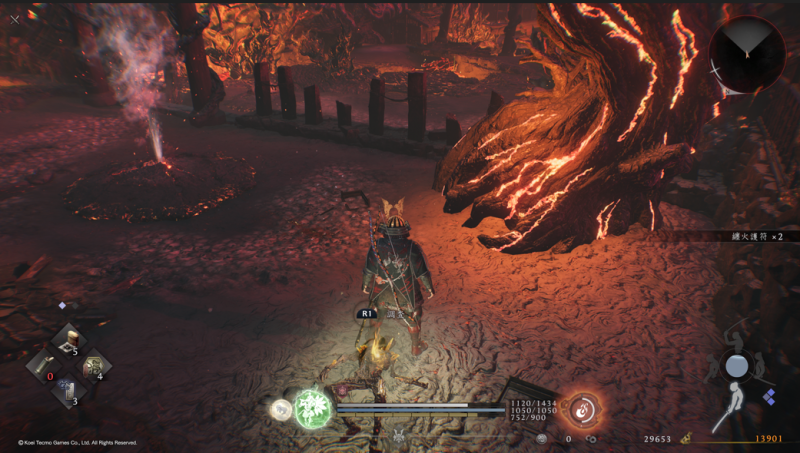Trigger the orange flame living weapon gauge
800x453 pixels.
click(x=582, y=408)
